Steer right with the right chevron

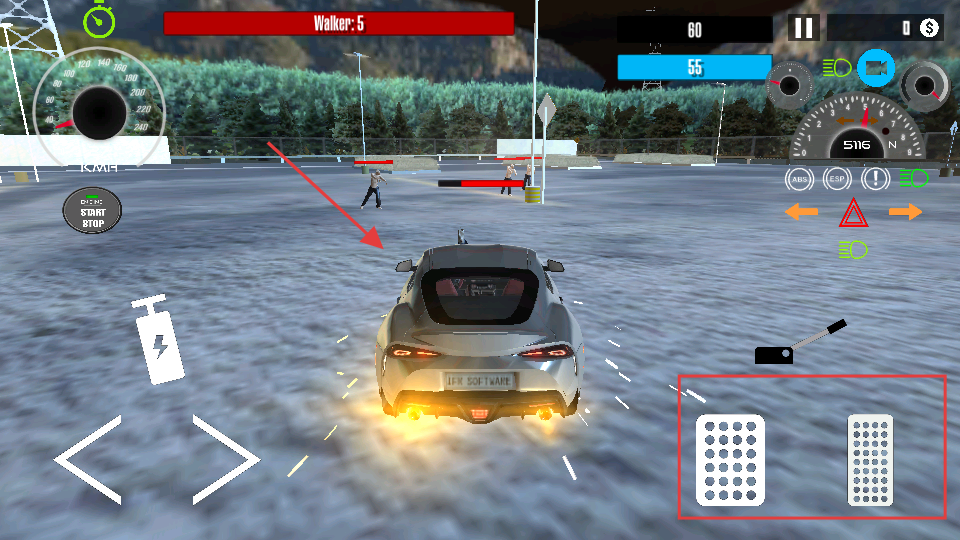coord(226,460)
